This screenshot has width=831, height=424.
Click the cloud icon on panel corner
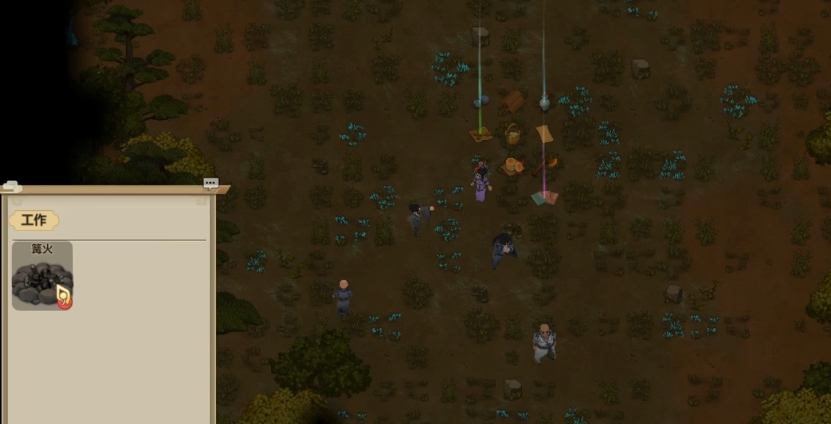pos(10,186)
